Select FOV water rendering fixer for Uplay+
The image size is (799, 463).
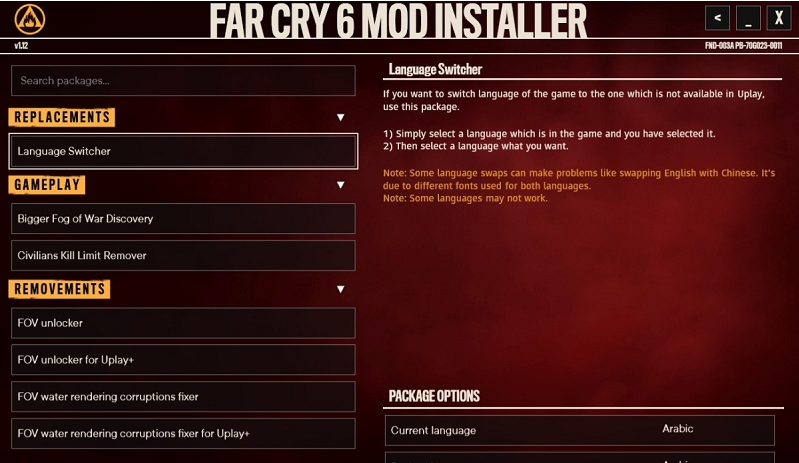pos(183,433)
